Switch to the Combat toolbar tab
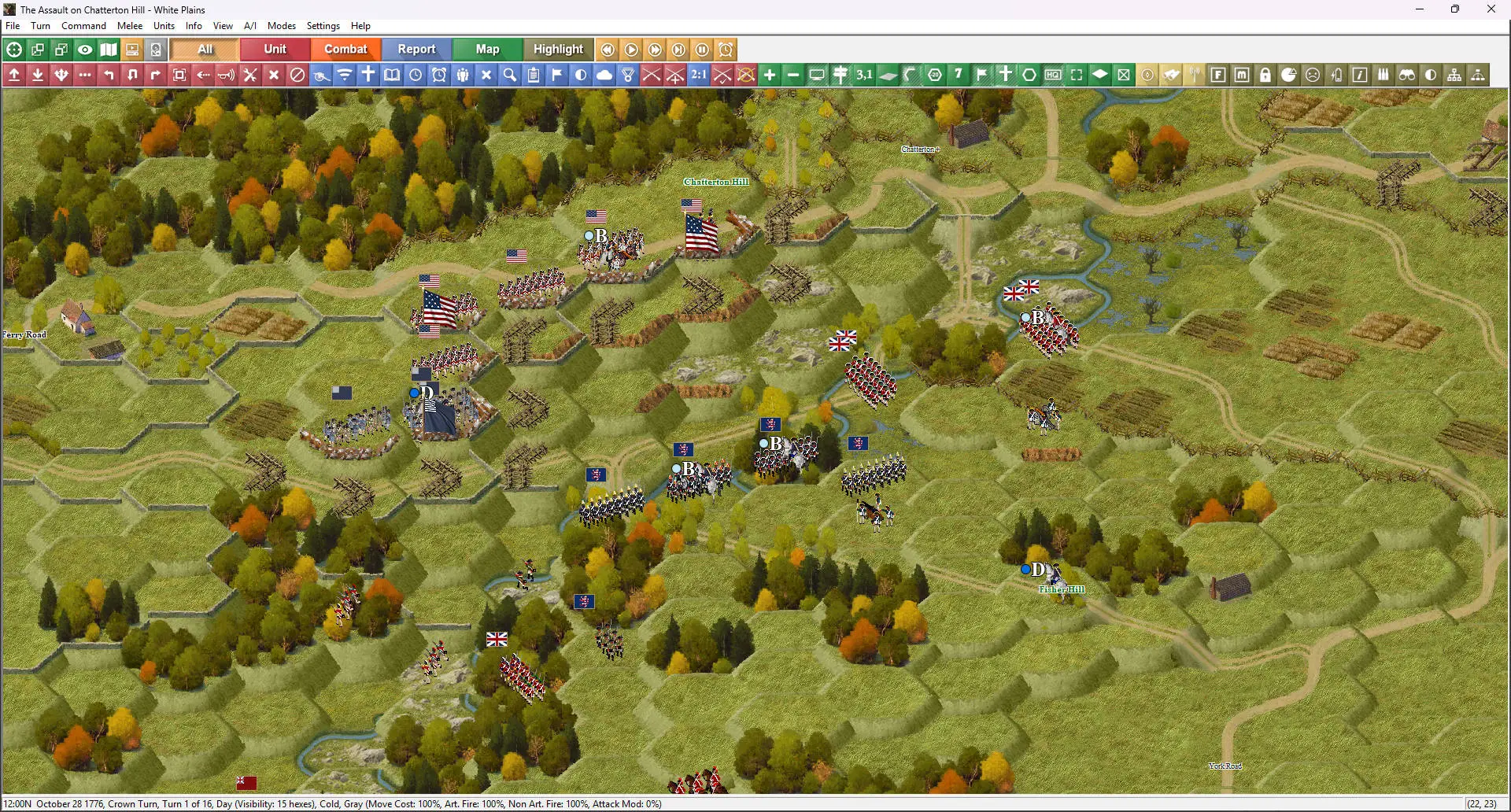Viewport: 1511px width, 812px height. 345,49
